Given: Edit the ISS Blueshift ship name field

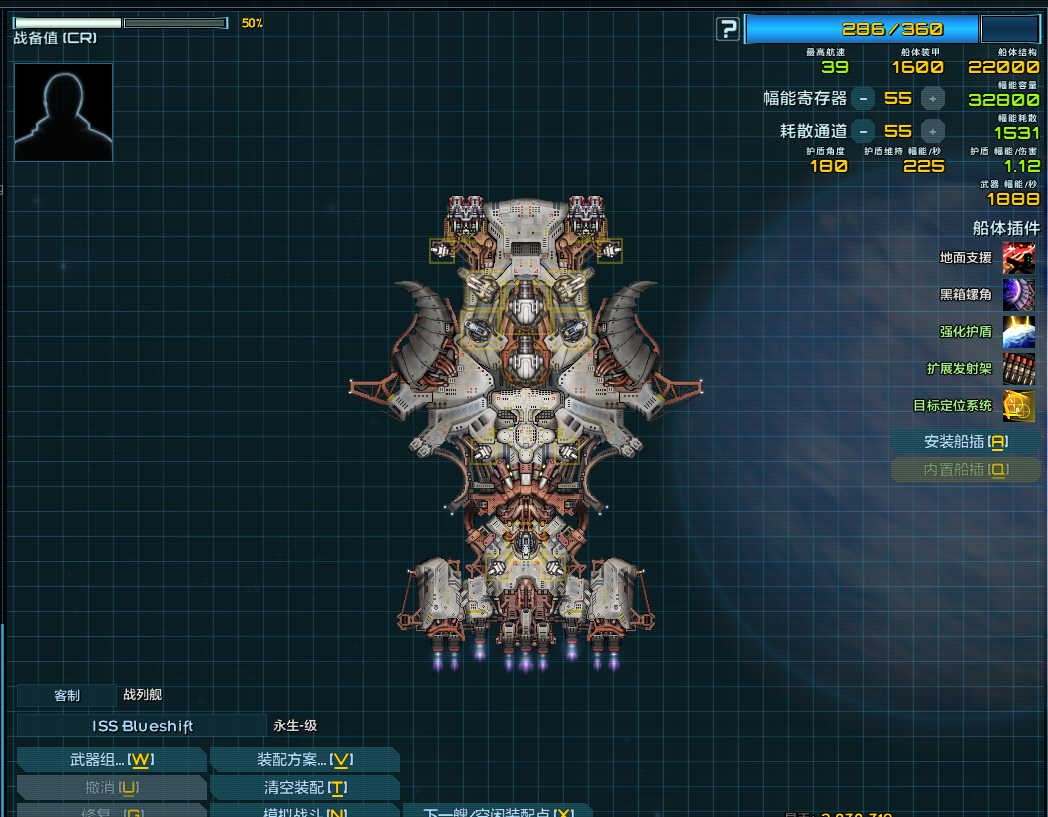Looking at the screenshot, I should [142, 726].
